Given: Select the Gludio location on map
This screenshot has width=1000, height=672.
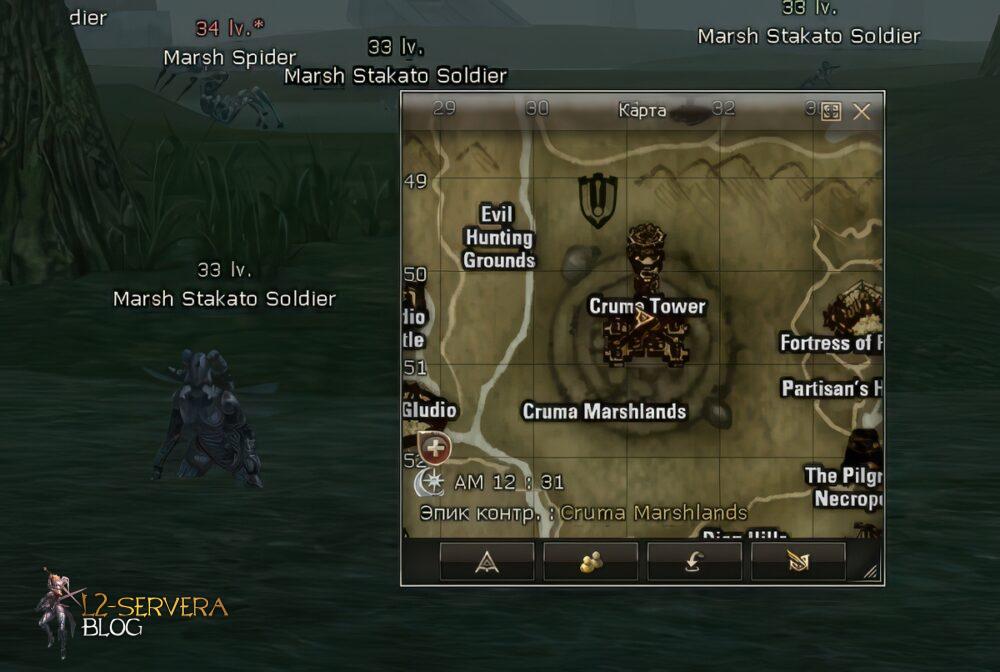Looking at the screenshot, I should click(430, 410).
